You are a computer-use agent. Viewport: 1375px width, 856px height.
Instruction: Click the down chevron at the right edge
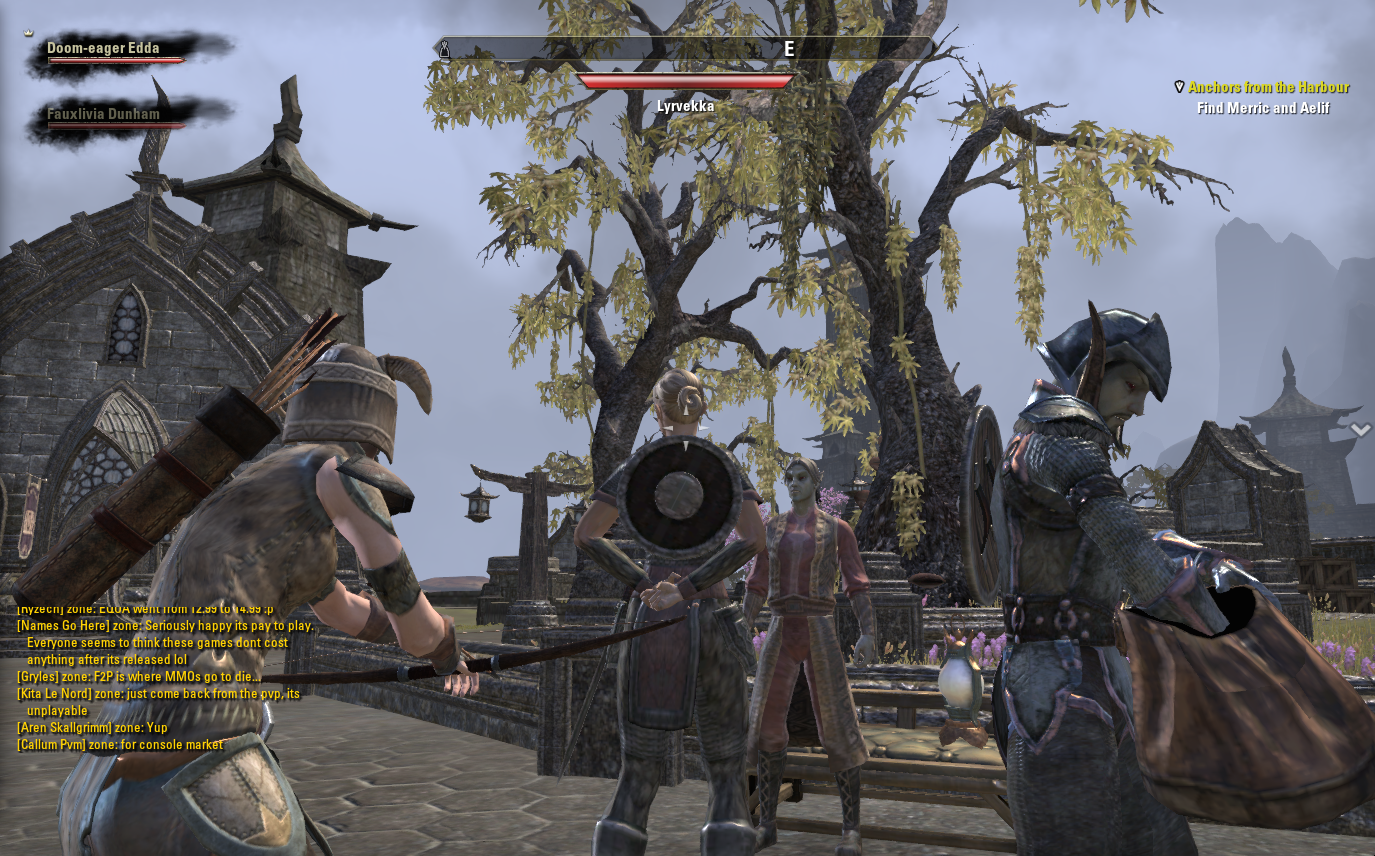tap(1360, 430)
